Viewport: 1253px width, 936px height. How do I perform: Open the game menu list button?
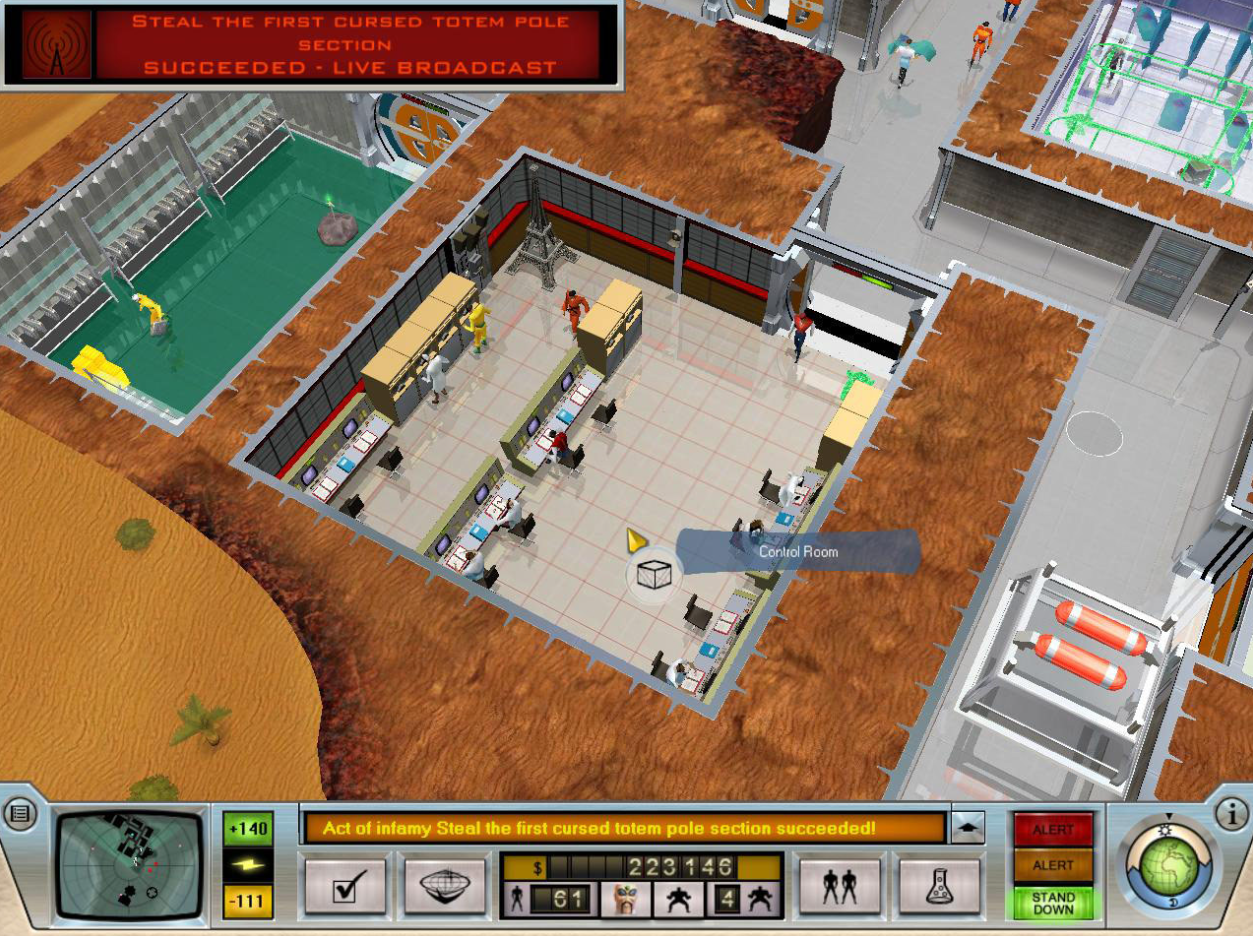[19, 814]
